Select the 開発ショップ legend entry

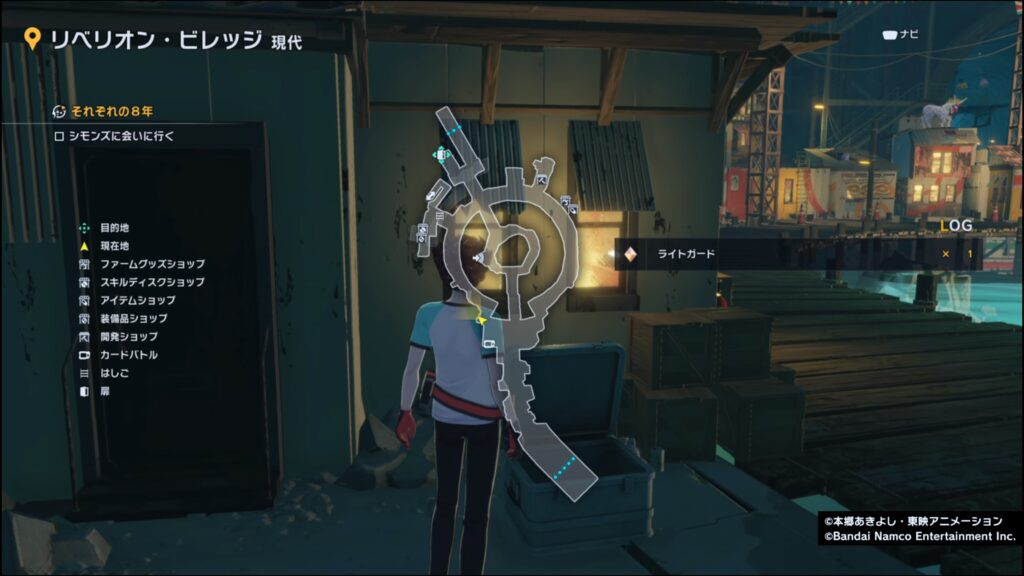[x=128, y=336]
